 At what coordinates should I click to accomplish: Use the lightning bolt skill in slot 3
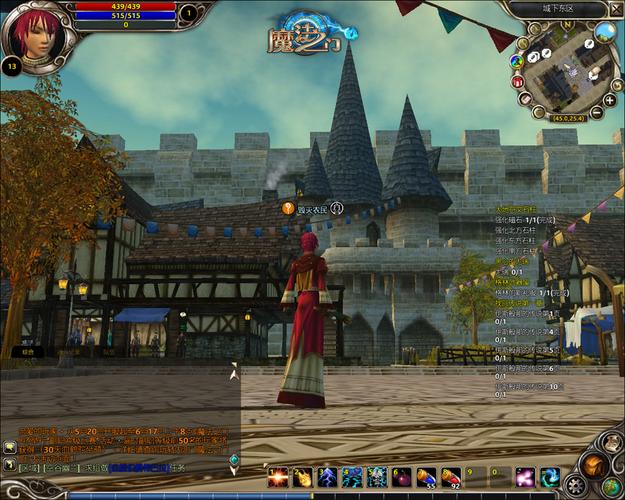pos(327,477)
